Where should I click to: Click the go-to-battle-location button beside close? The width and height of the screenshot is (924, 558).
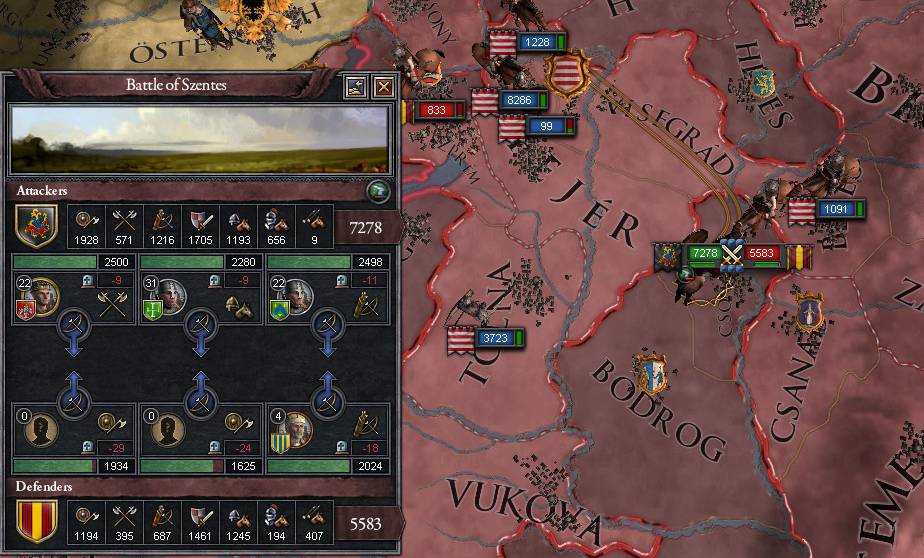tap(356, 87)
